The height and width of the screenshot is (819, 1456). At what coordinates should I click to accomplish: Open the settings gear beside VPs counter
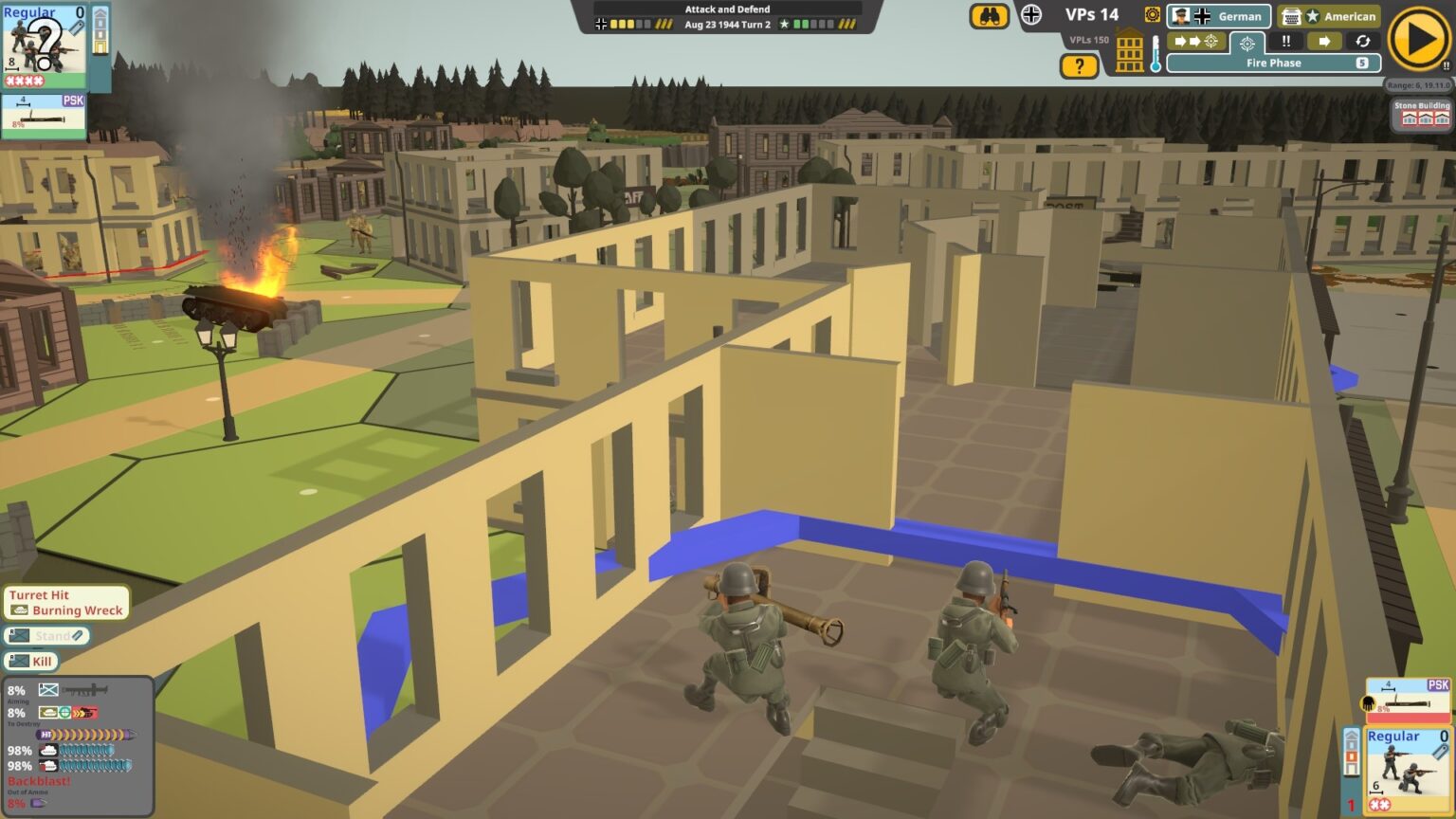[1153, 15]
